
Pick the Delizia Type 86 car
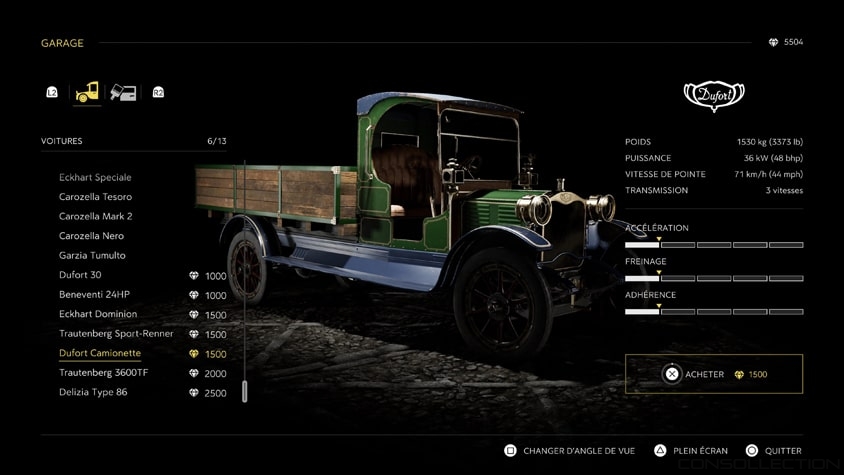(93, 392)
